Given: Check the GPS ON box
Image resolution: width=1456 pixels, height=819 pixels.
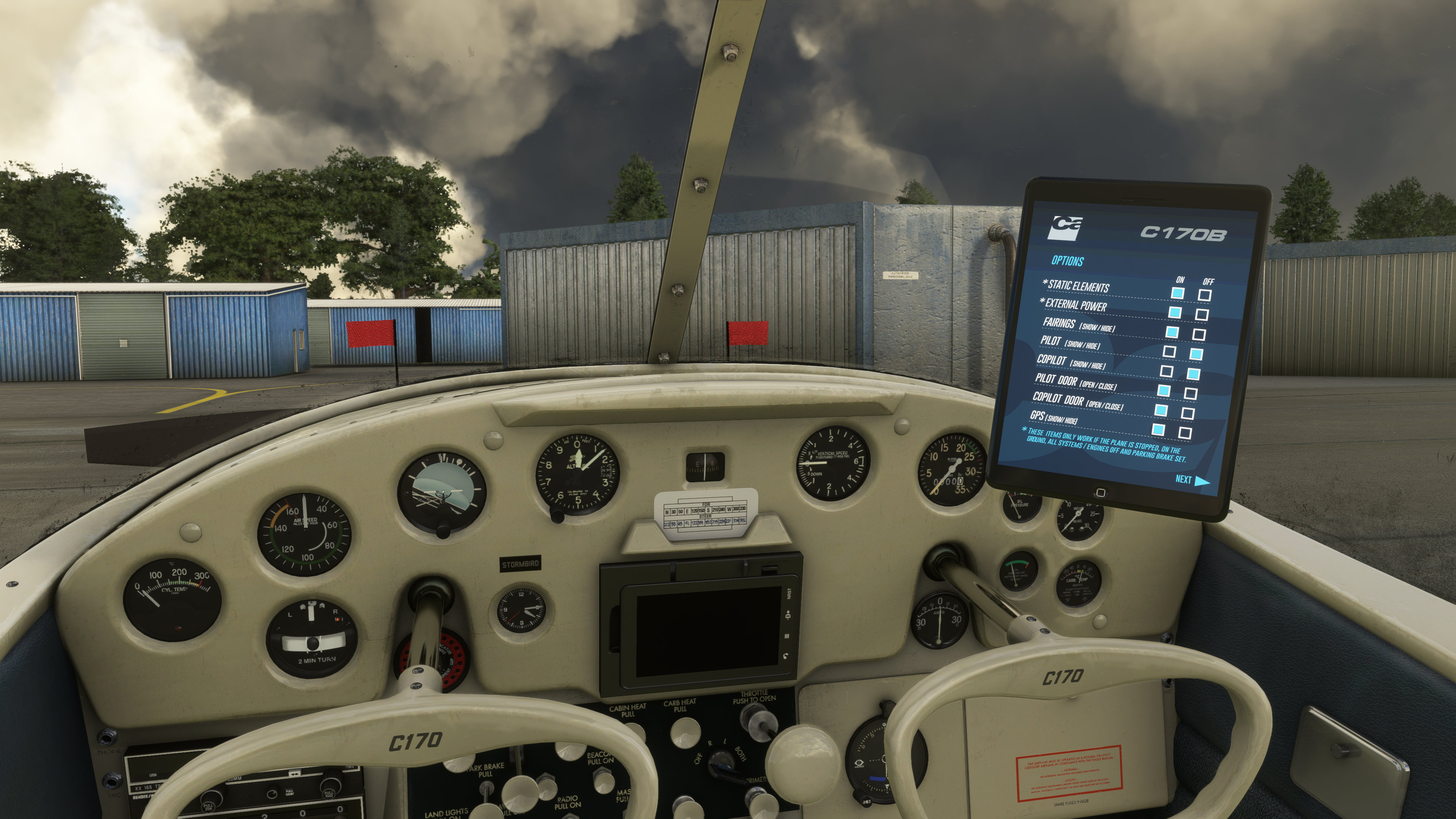Looking at the screenshot, I should point(1158,430).
